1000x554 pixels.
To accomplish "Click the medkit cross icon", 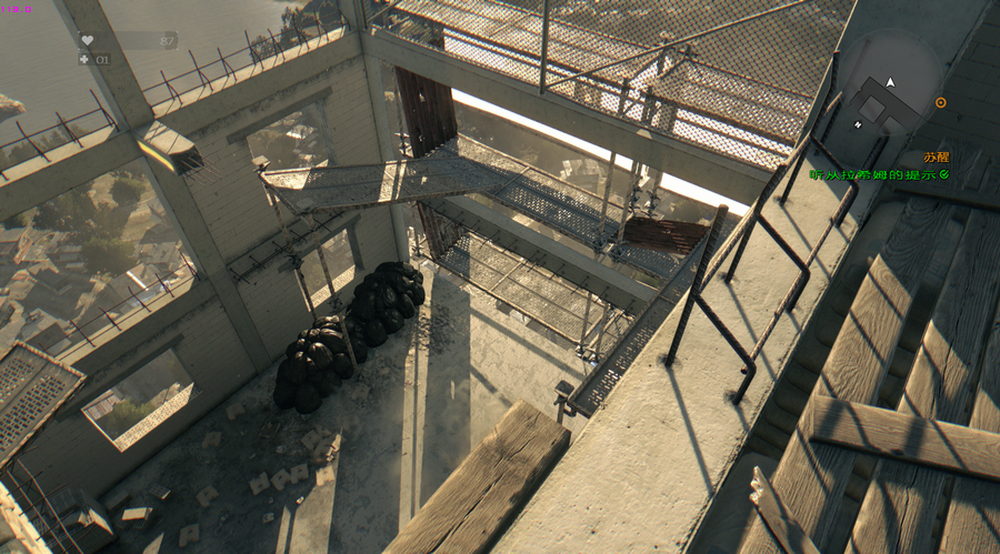I will pos(84,59).
